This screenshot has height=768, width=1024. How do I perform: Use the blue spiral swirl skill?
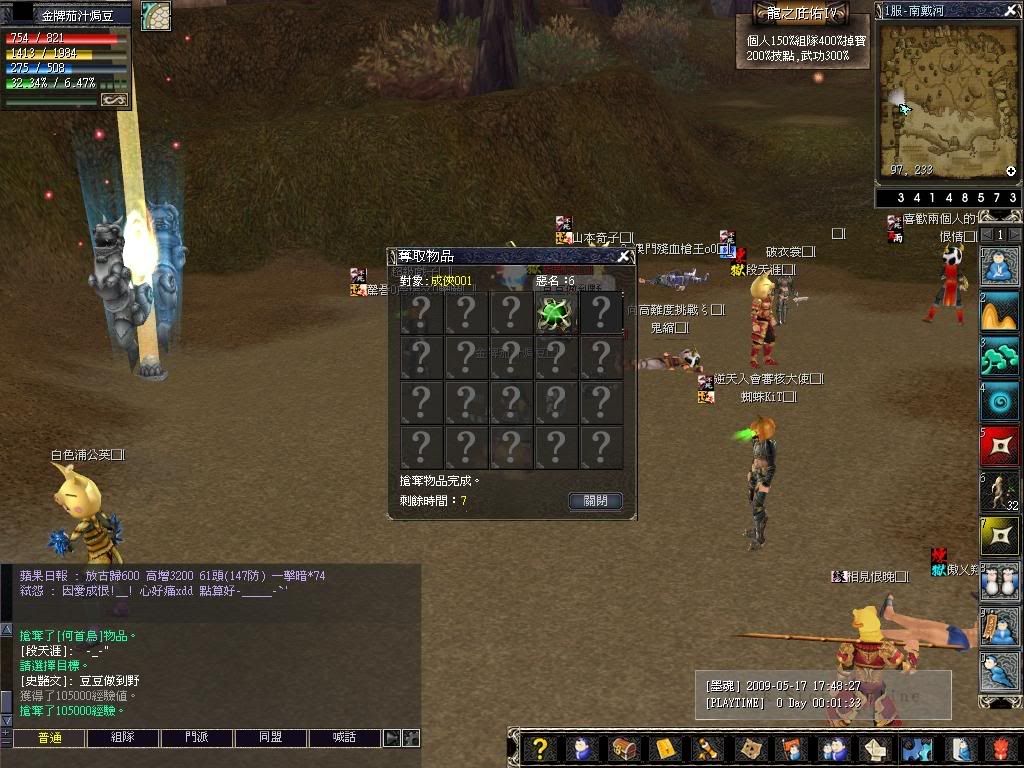coord(999,401)
